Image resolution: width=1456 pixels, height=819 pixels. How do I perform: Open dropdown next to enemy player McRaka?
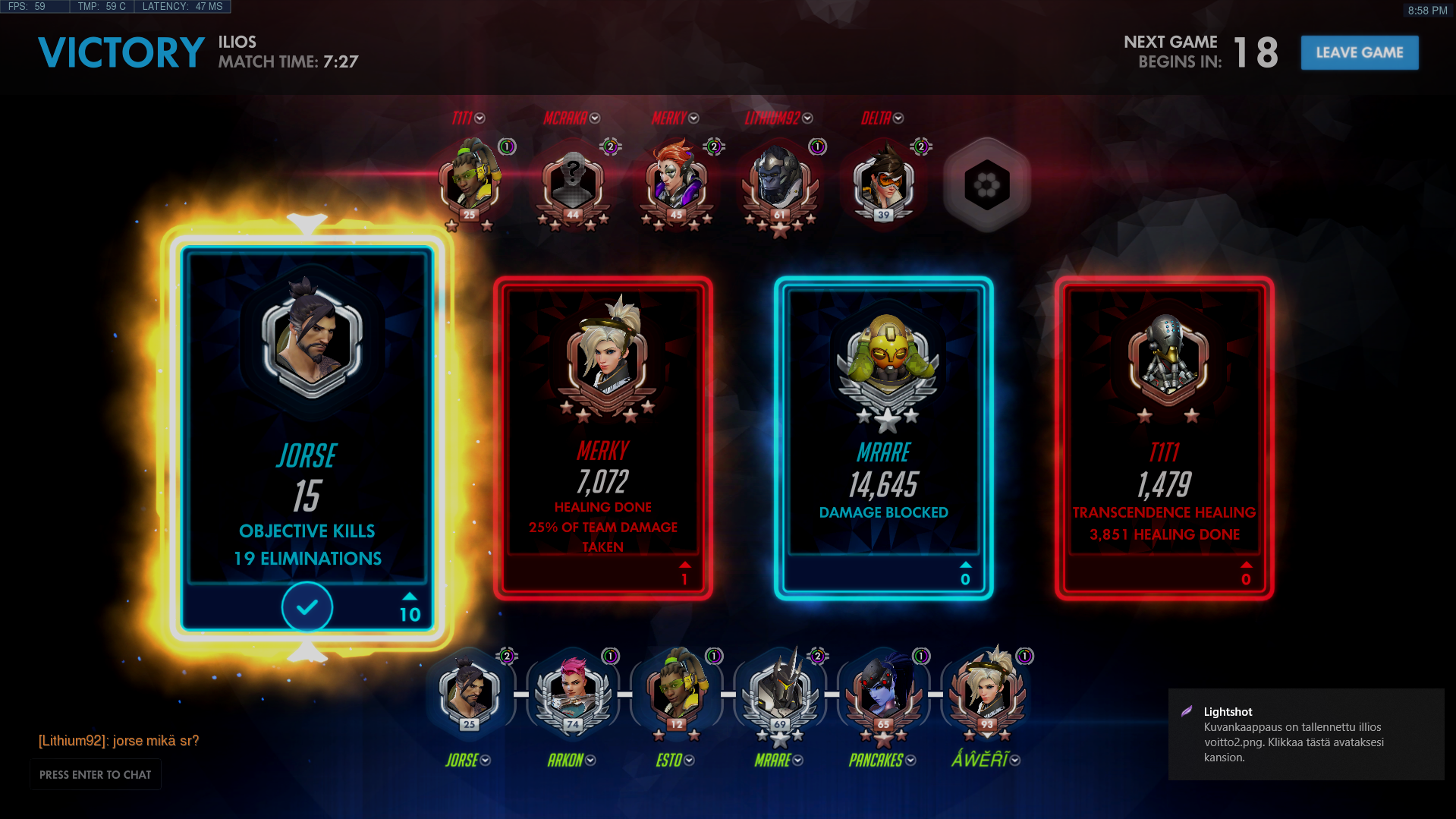tap(595, 118)
